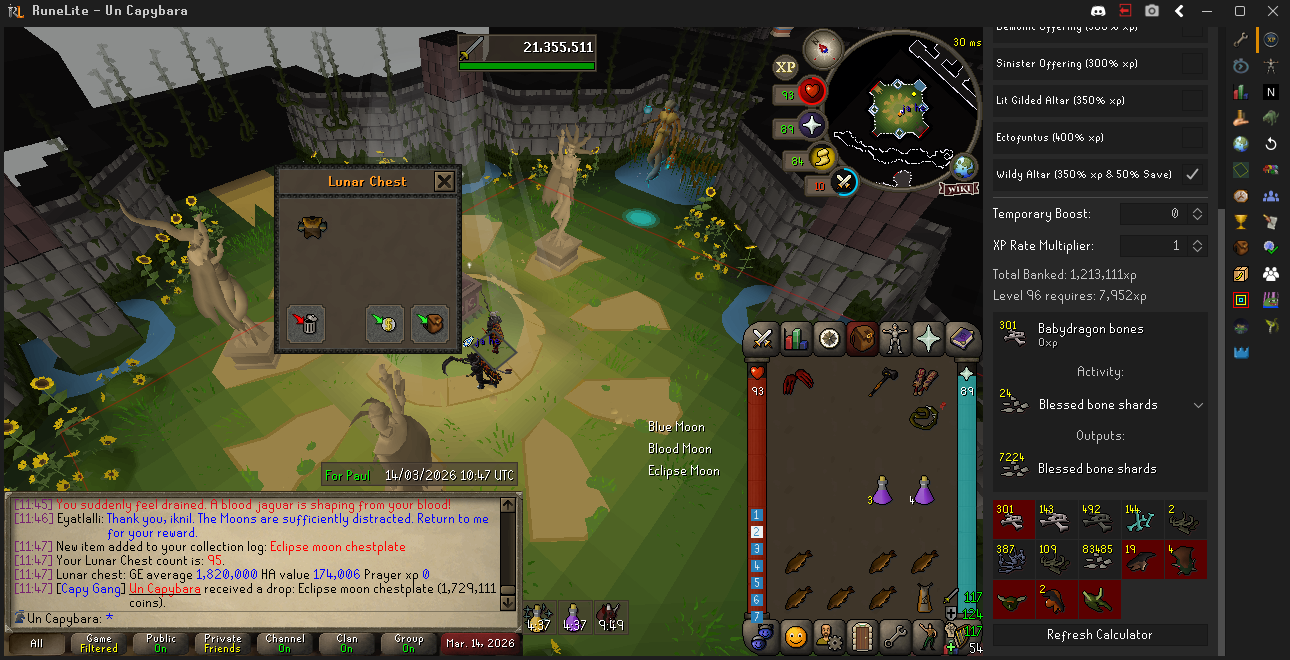The width and height of the screenshot is (1290, 660).
Task: Toggle run with the energy orb
Action: click(822, 157)
